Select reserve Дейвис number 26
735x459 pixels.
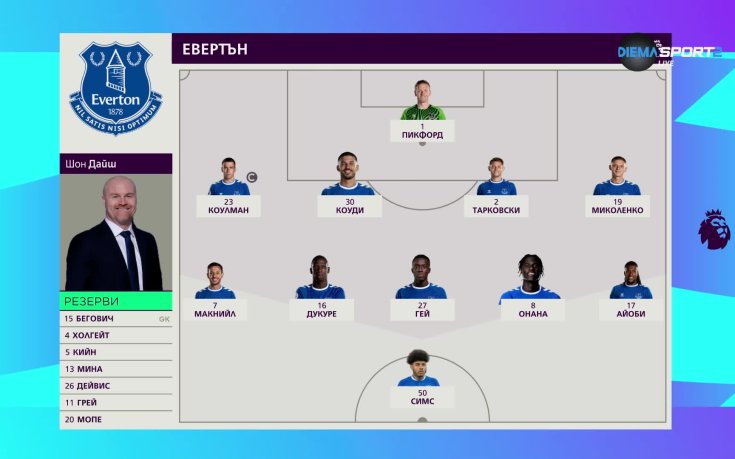[115, 386]
